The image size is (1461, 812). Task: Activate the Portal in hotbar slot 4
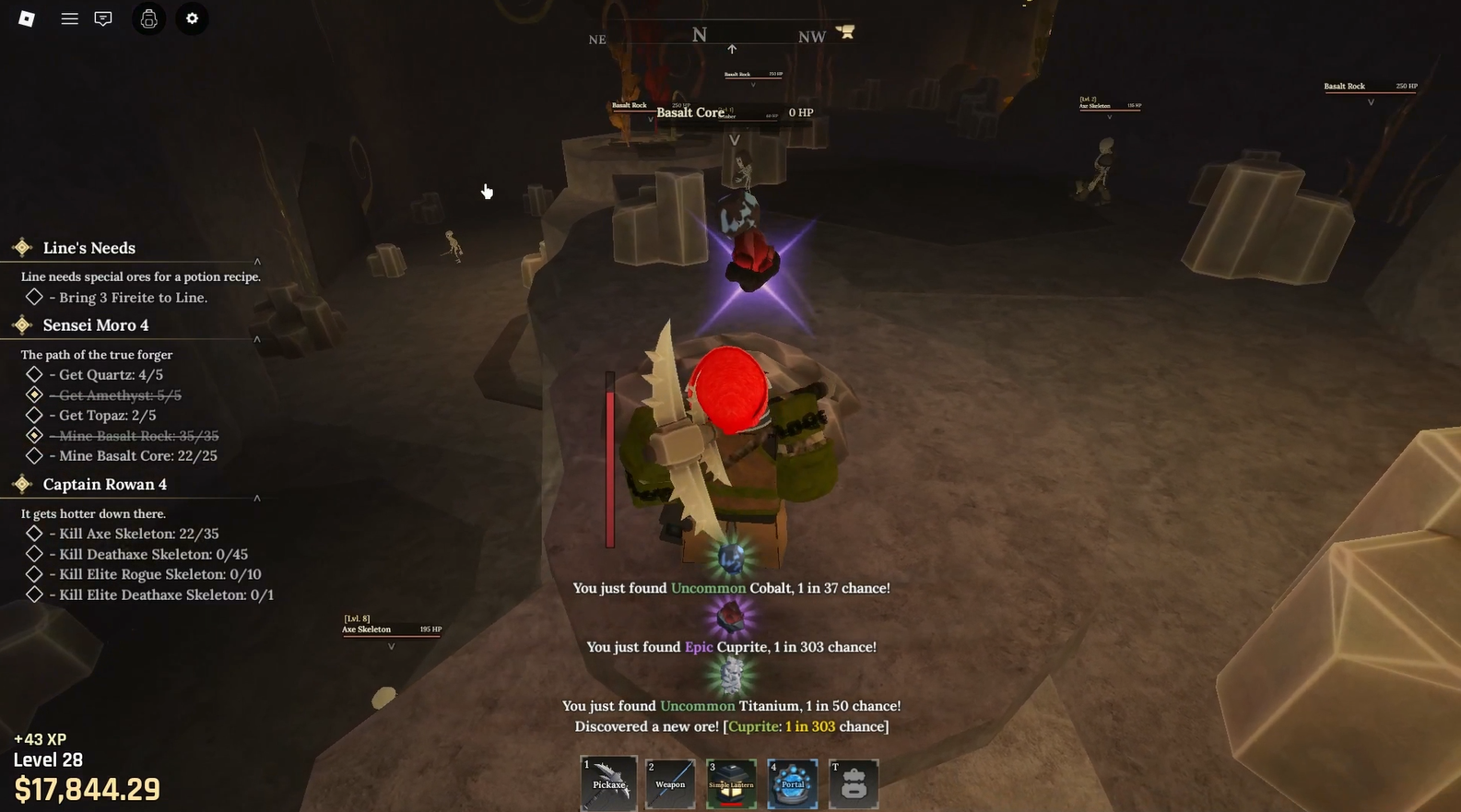click(x=792, y=783)
